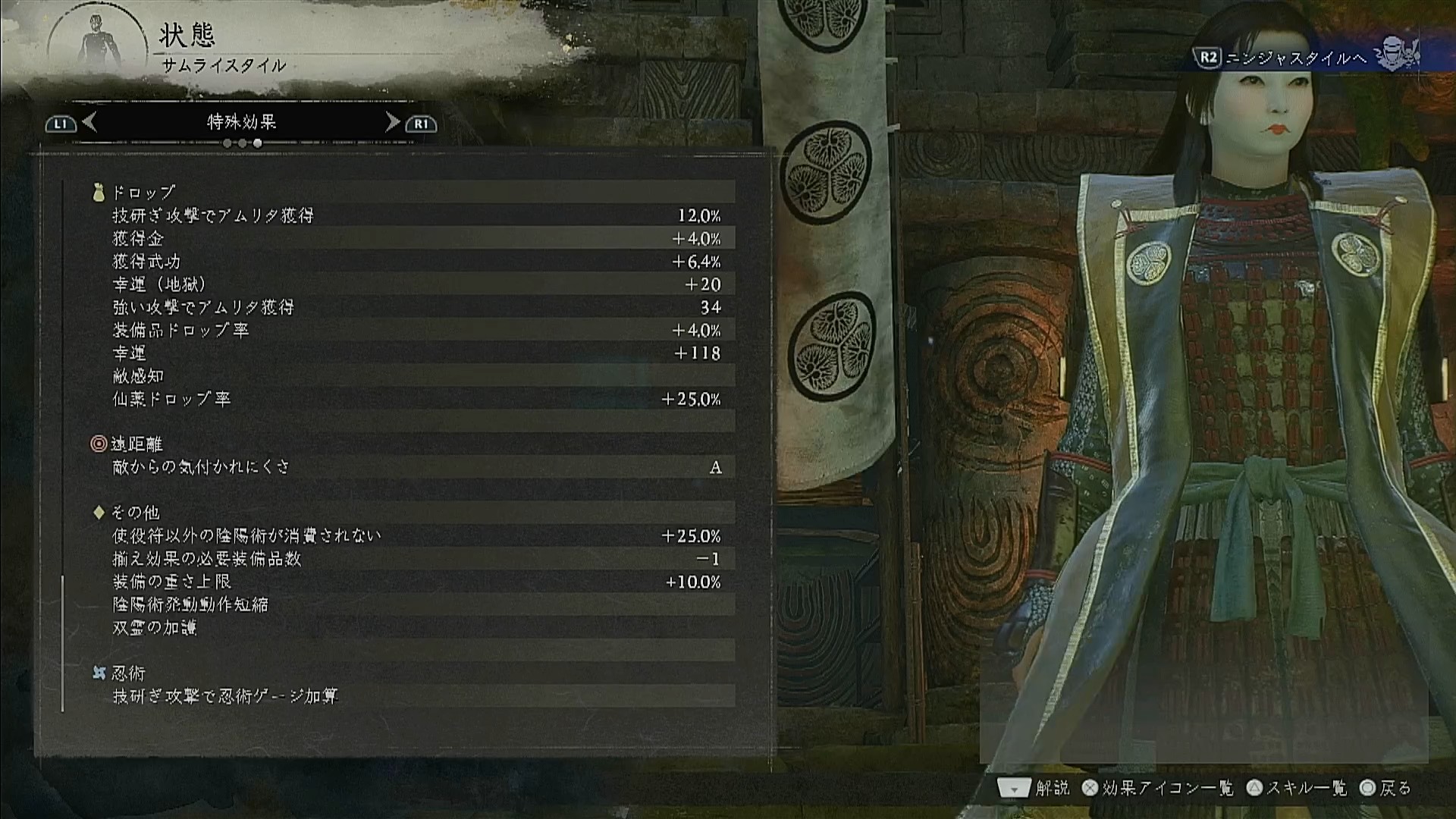
Task: Highlight the 装備品ドロップ率 row
Action: coord(416,331)
